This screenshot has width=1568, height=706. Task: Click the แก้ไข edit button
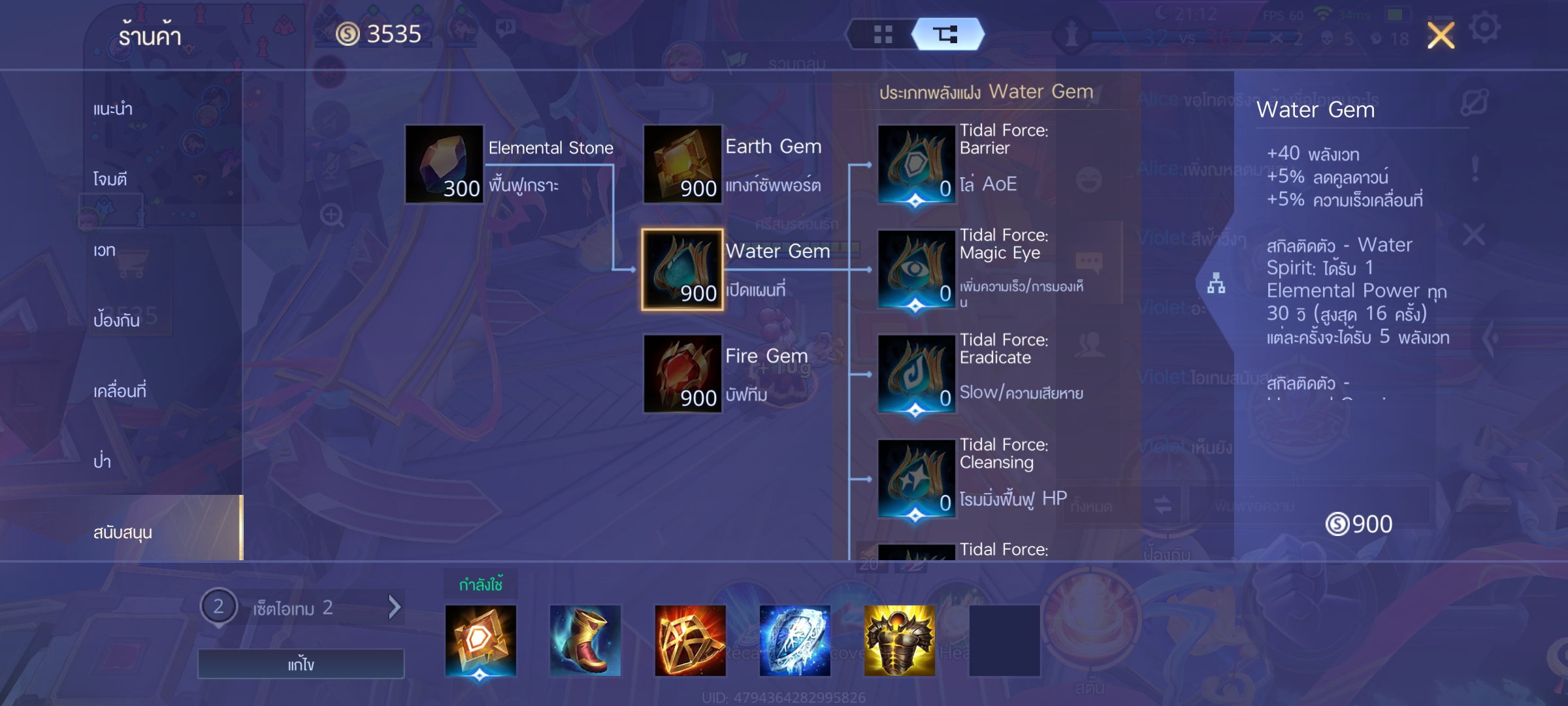pyautogui.click(x=301, y=664)
